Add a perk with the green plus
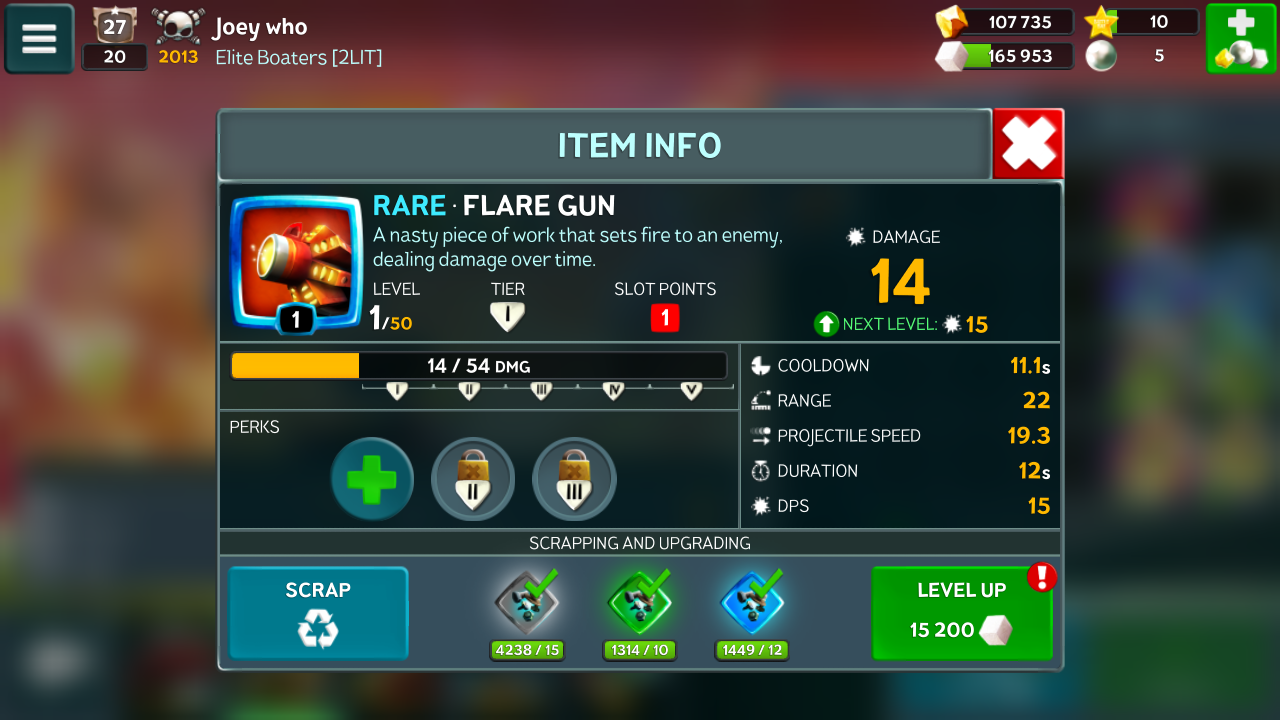Image resolution: width=1280 pixels, height=720 pixels. [x=372, y=479]
